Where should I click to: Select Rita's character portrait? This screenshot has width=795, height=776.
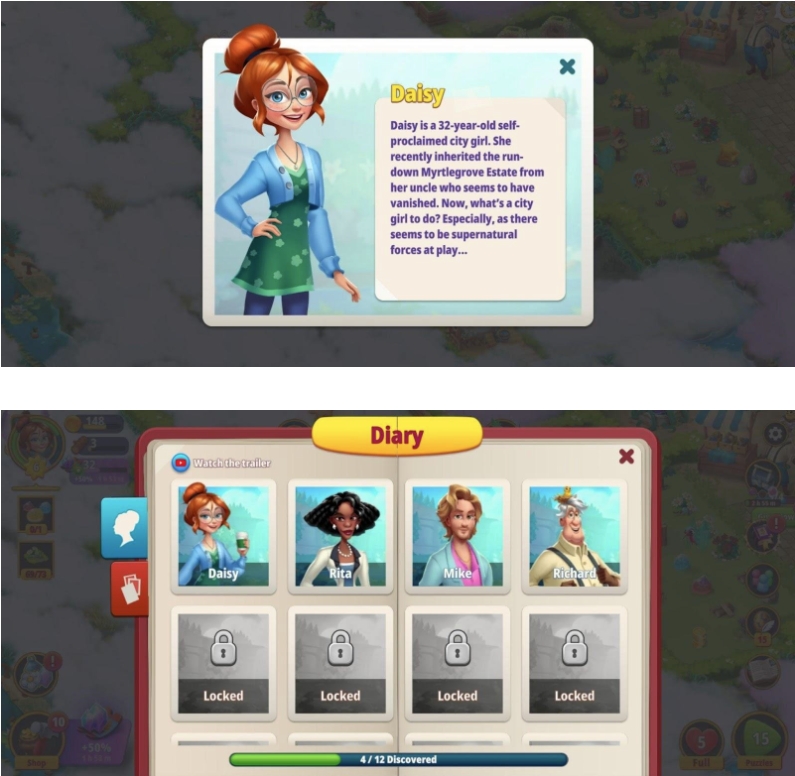click(340, 535)
